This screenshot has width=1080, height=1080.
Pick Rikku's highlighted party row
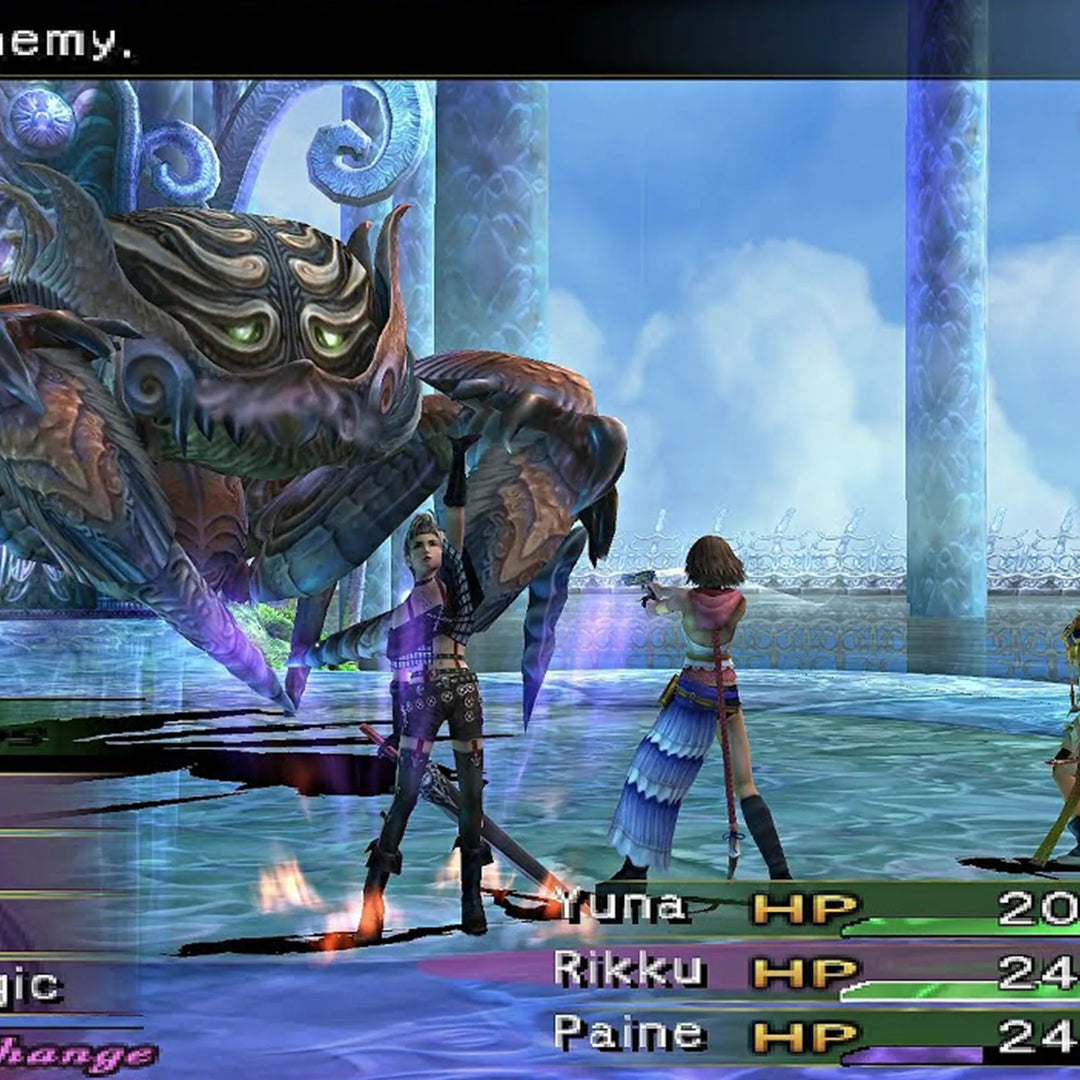tap(630, 970)
